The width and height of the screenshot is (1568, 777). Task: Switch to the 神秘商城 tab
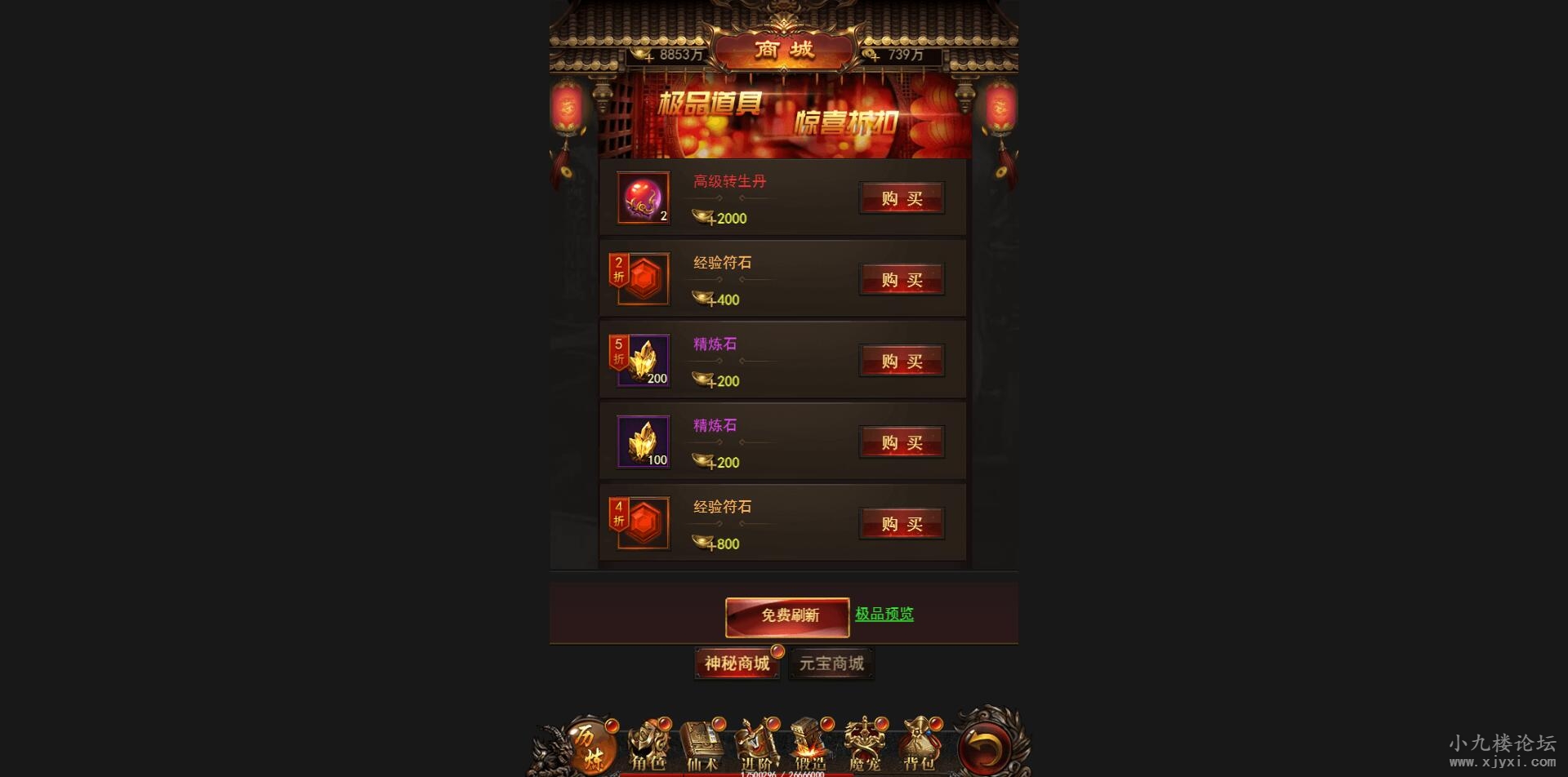click(736, 663)
